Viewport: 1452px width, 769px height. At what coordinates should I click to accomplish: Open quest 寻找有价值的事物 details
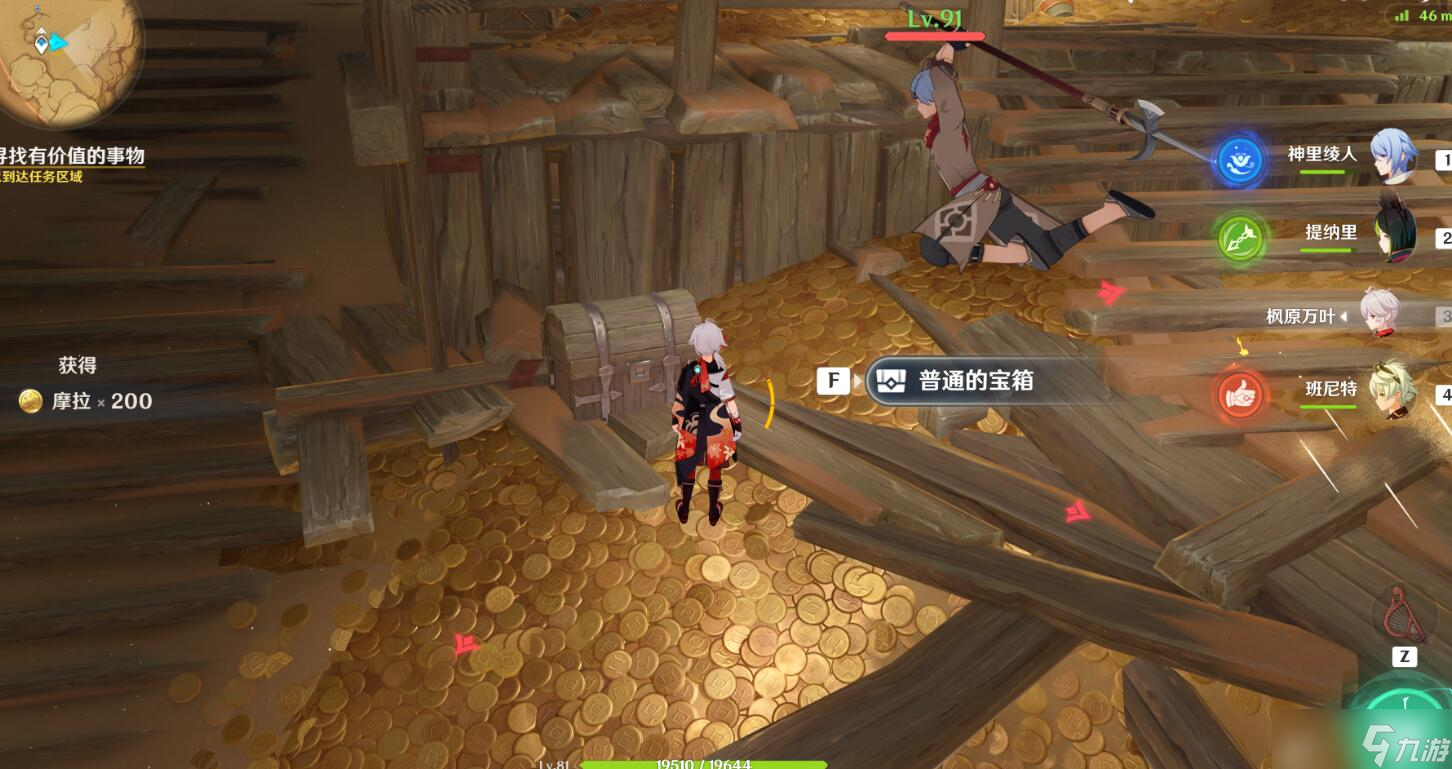pyautogui.click(x=70, y=156)
